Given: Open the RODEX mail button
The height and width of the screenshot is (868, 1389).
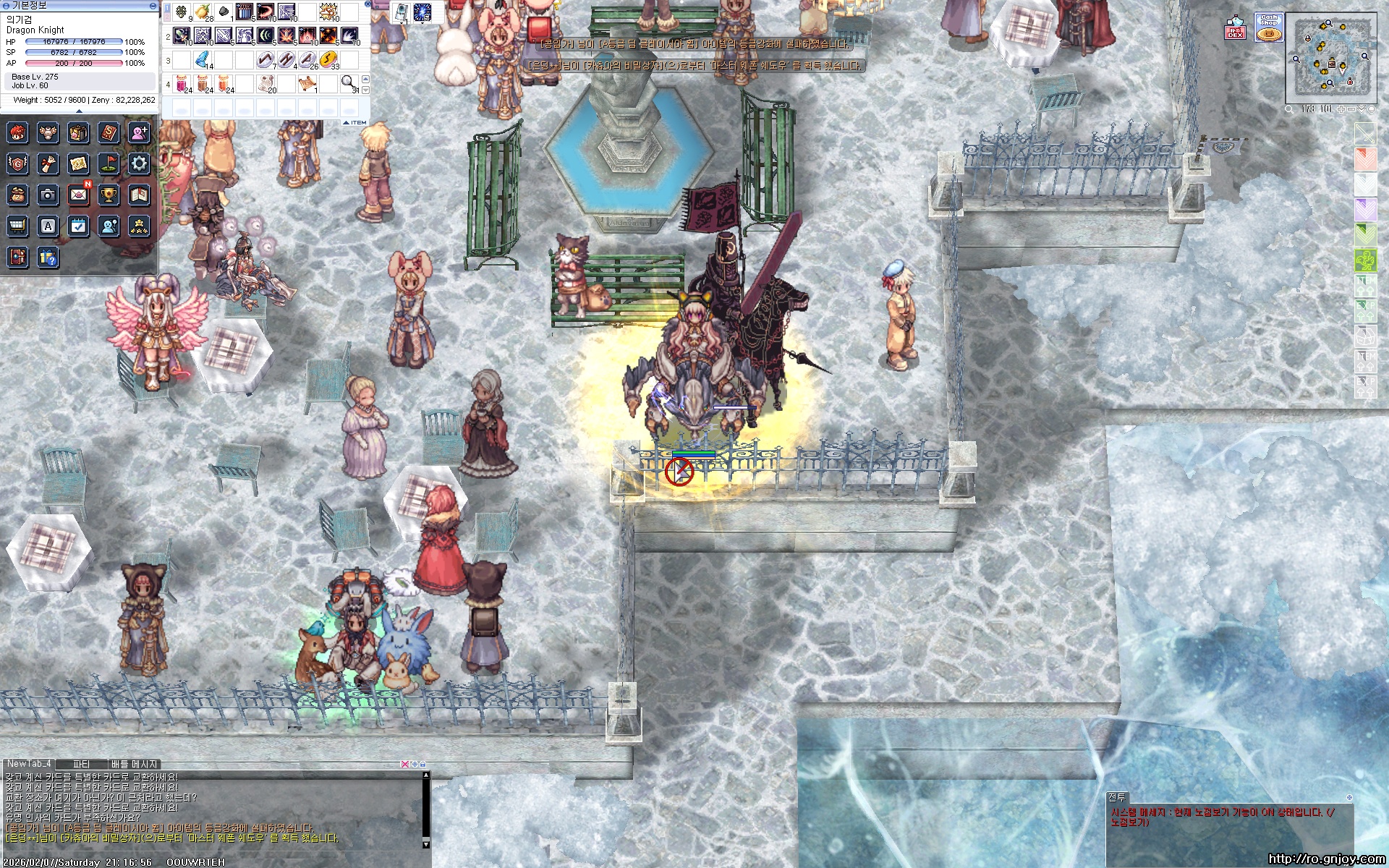Looking at the screenshot, I should point(1235,28).
